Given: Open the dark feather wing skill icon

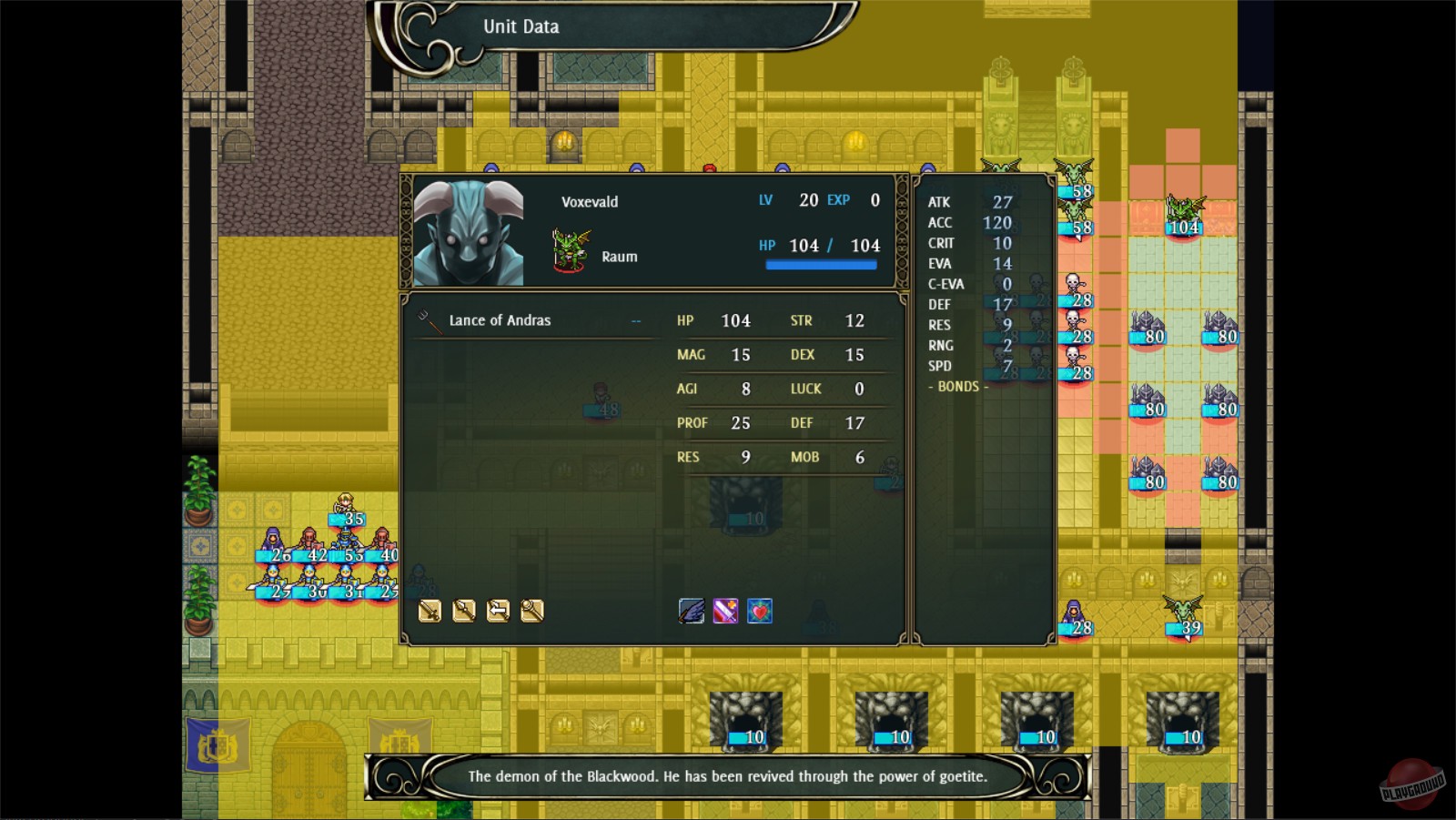Looking at the screenshot, I should click(693, 611).
